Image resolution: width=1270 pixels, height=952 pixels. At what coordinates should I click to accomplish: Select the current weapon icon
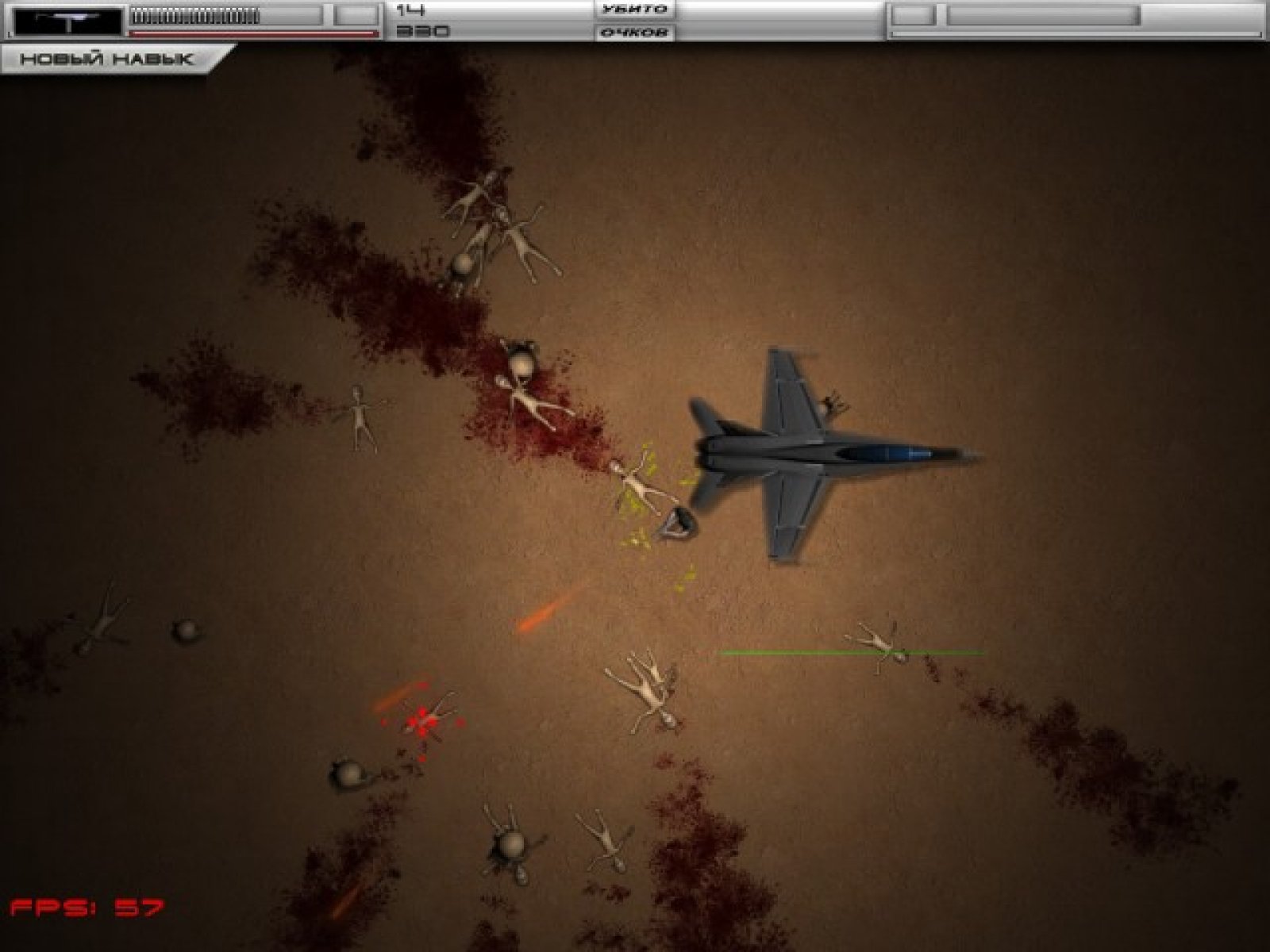(x=68, y=21)
